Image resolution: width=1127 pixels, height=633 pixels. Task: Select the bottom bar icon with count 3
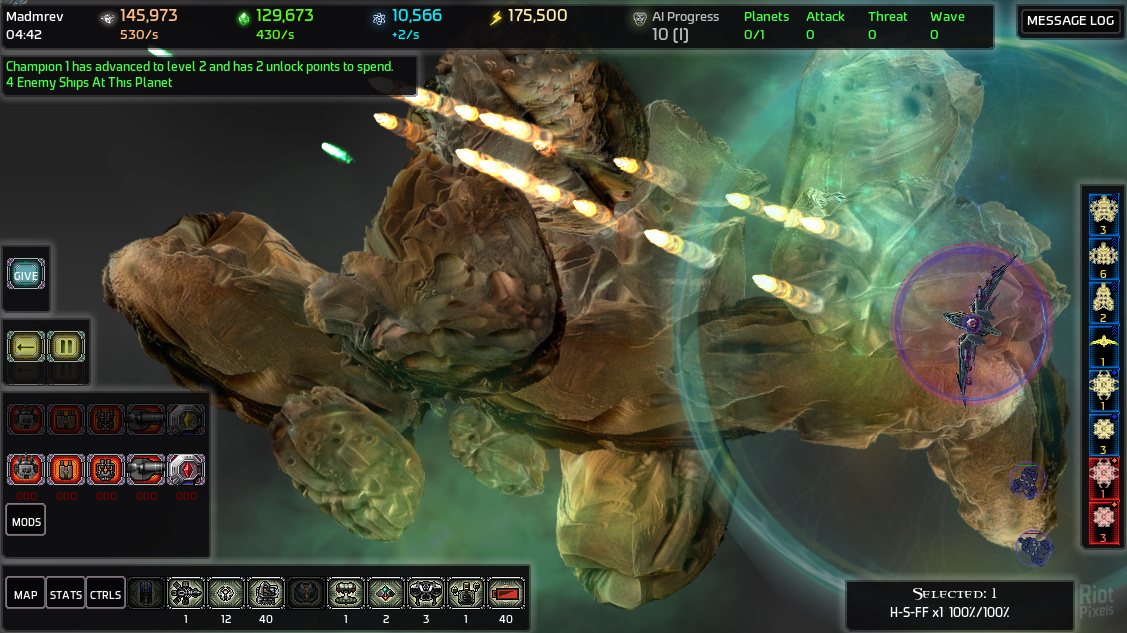coord(426,594)
